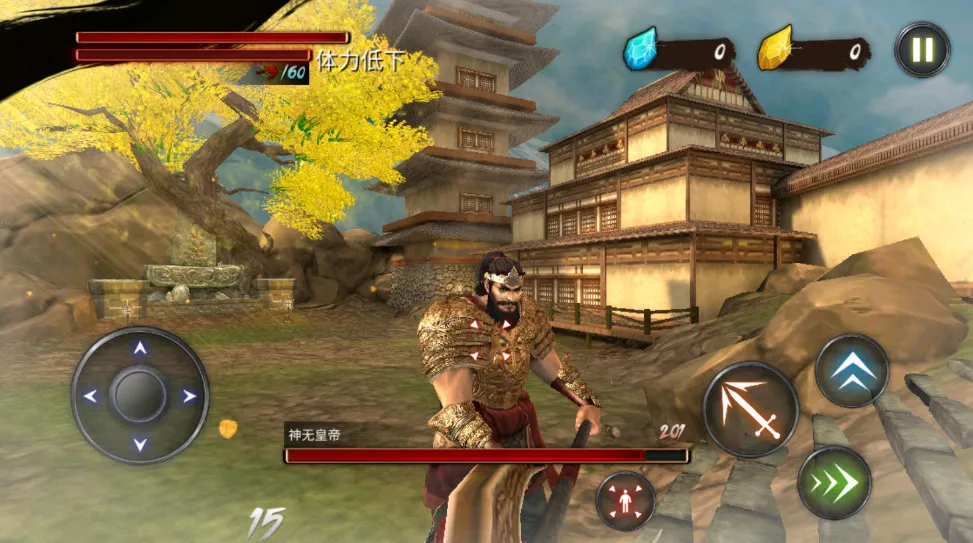Image resolution: width=973 pixels, height=543 pixels.
Task: Pause the game with the pause button
Action: pyautogui.click(x=921, y=50)
